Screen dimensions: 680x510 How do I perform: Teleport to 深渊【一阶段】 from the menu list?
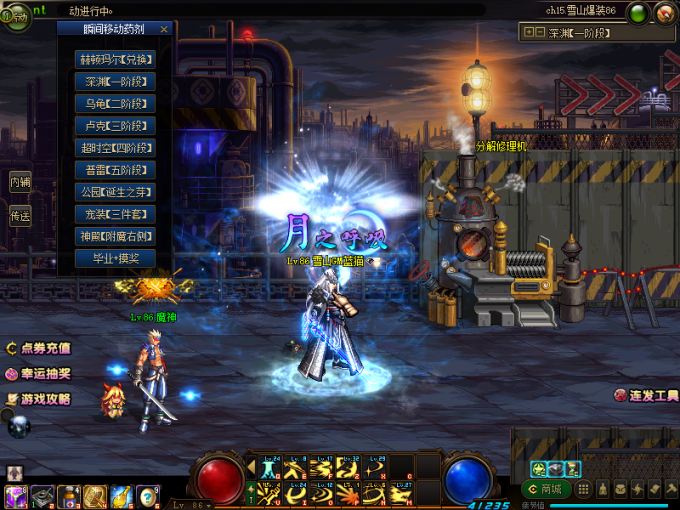tap(115, 81)
